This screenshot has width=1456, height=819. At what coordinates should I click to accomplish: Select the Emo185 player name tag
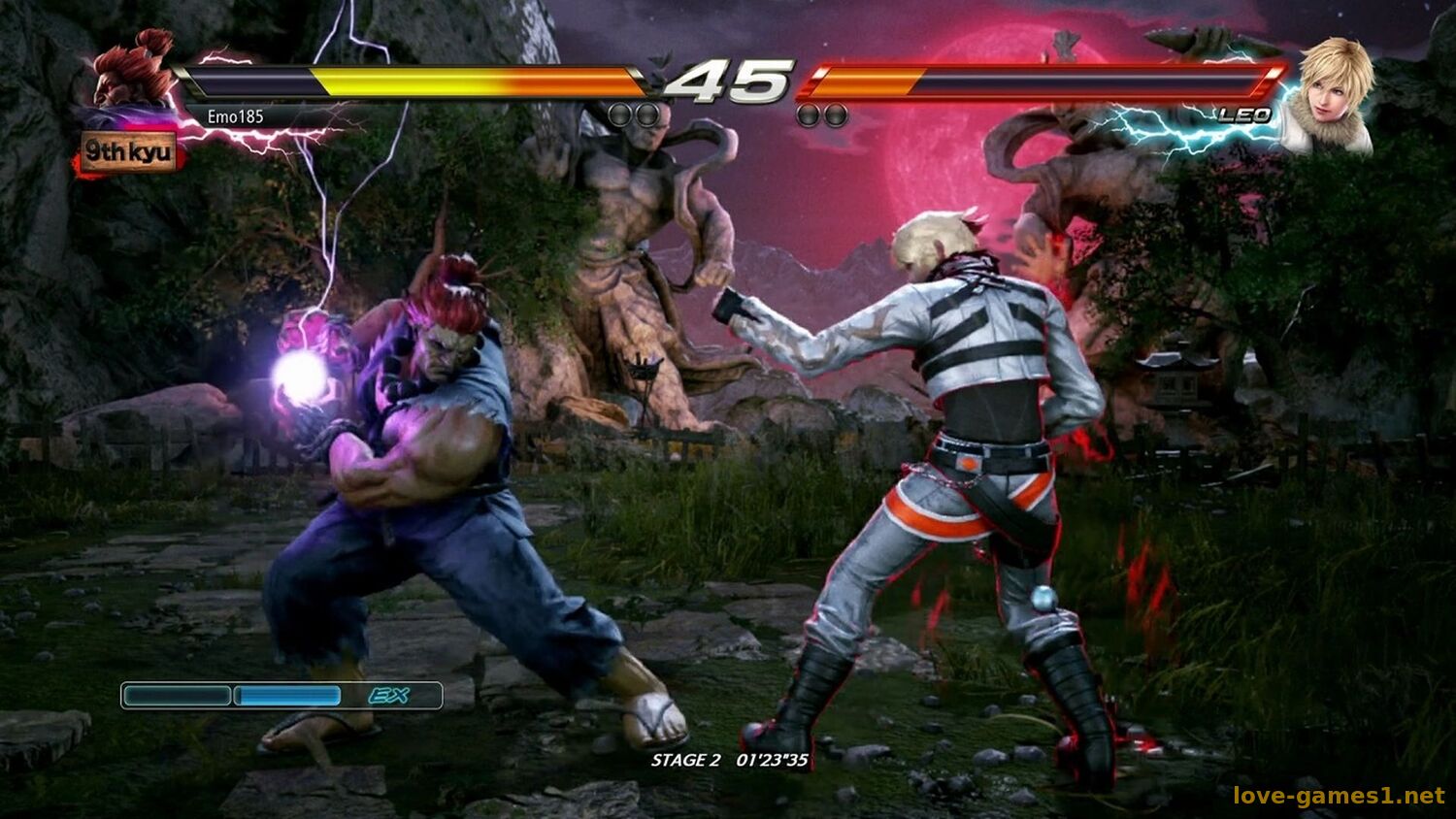click(235, 116)
